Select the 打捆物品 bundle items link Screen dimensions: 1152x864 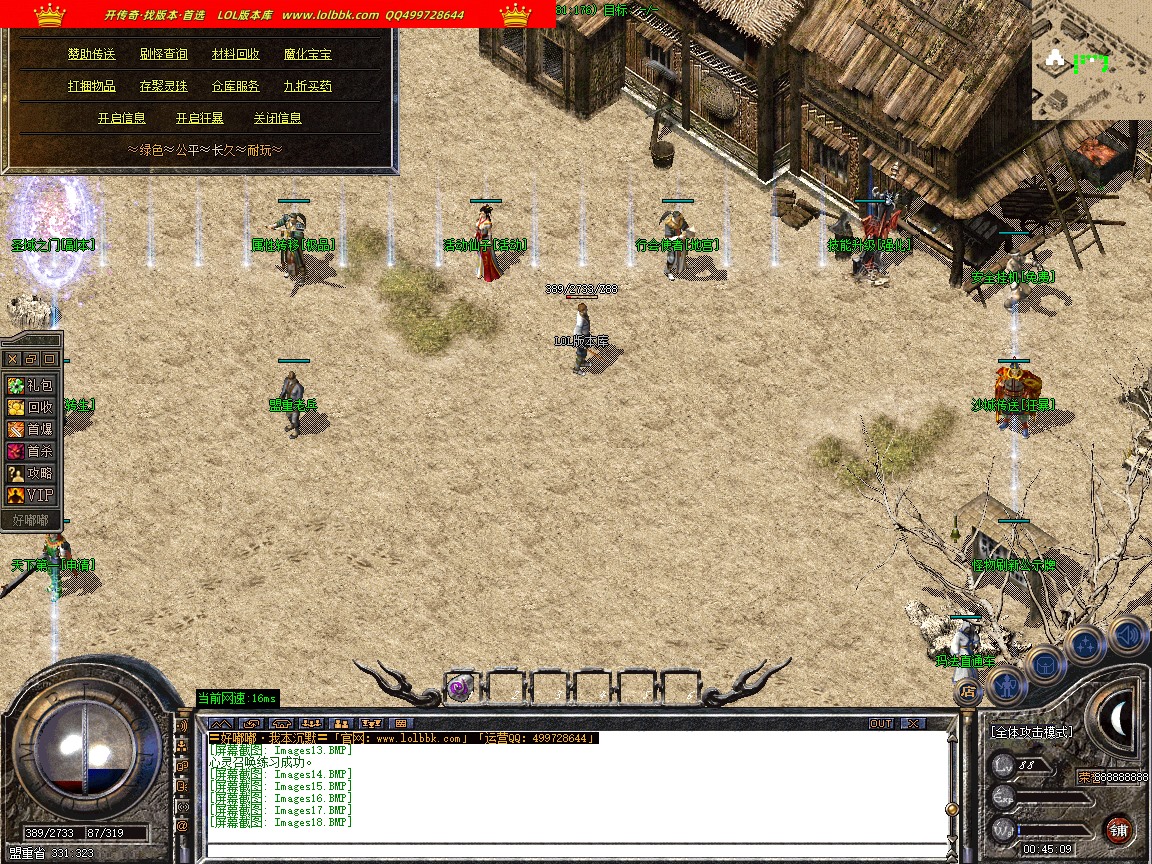point(92,86)
